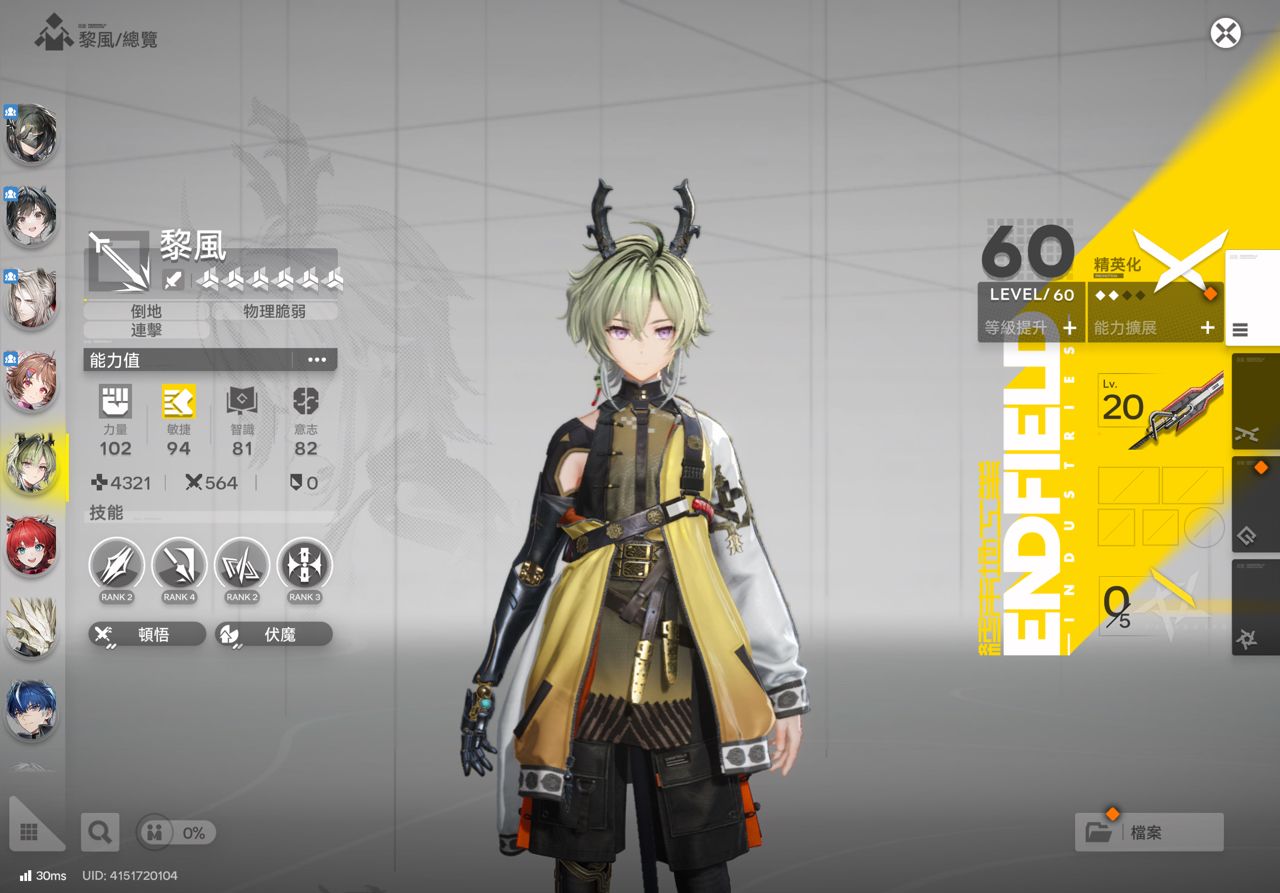Open the grid menu in bottom corner
The height and width of the screenshot is (893, 1280).
pos(28,831)
